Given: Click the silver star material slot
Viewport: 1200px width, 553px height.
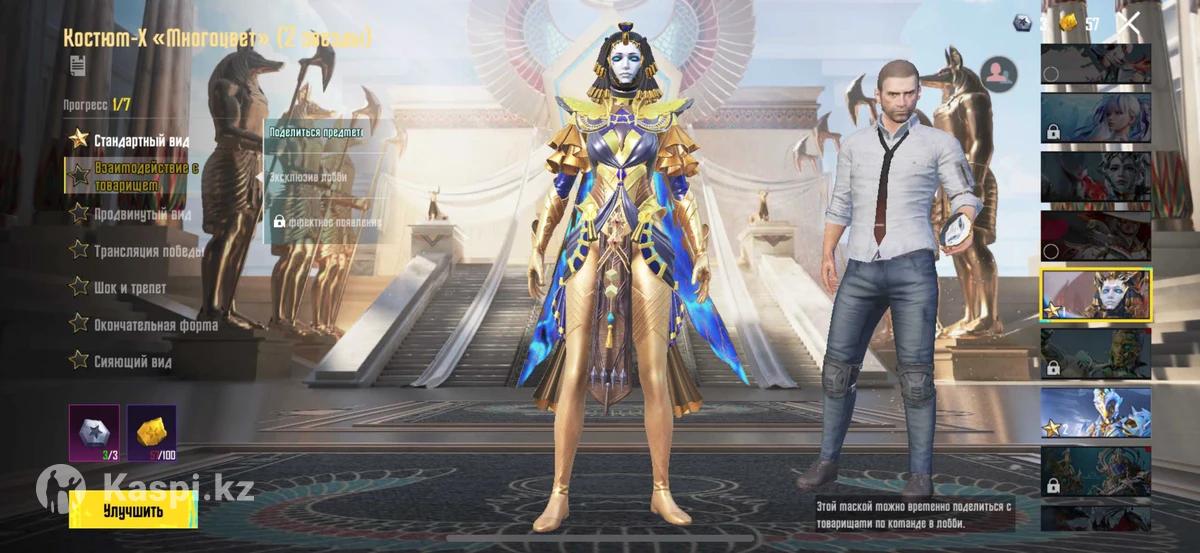Looking at the screenshot, I should [93, 432].
